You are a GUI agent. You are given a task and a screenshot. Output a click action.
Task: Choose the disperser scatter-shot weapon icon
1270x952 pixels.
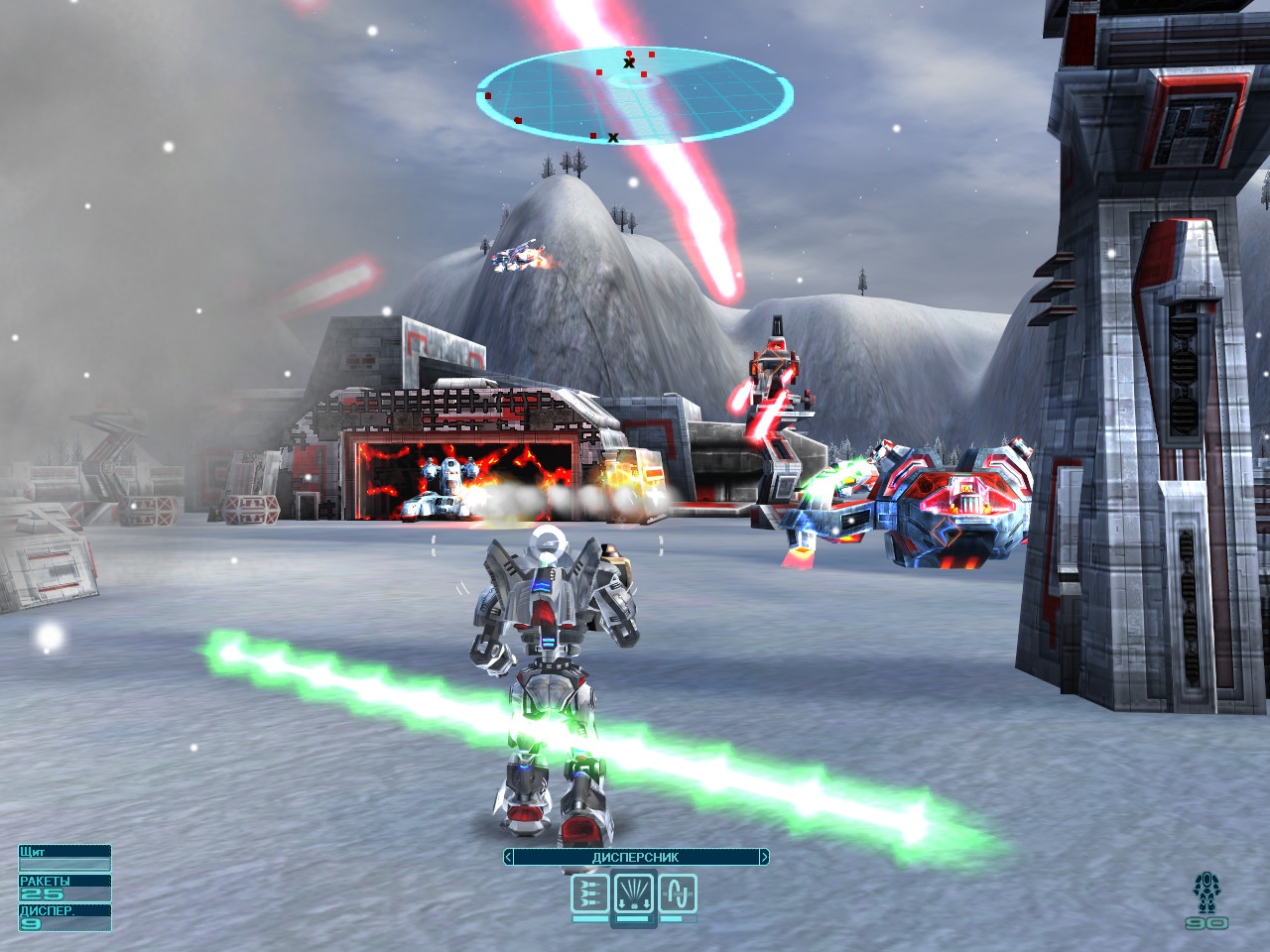(634, 894)
